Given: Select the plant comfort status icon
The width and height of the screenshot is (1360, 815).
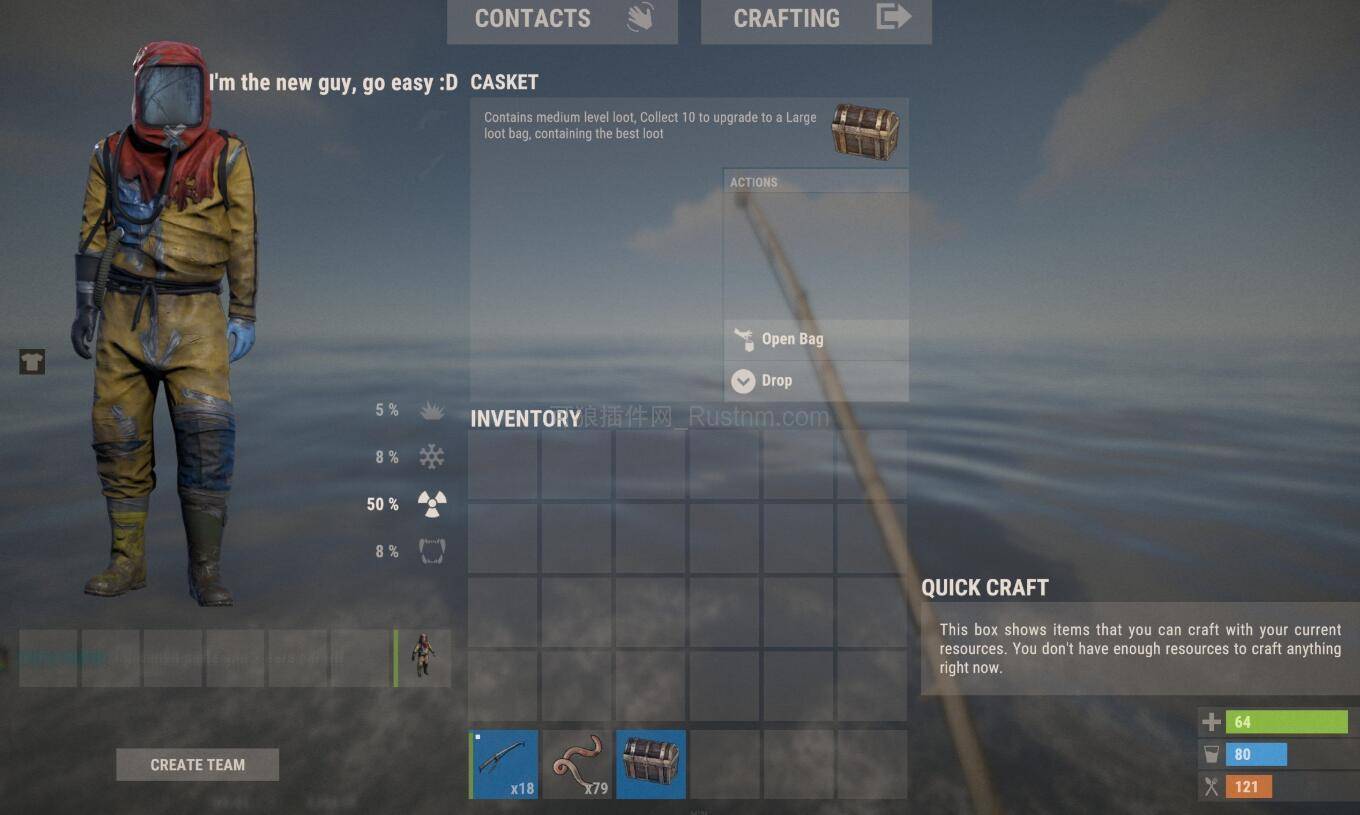Looking at the screenshot, I should [x=430, y=410].
